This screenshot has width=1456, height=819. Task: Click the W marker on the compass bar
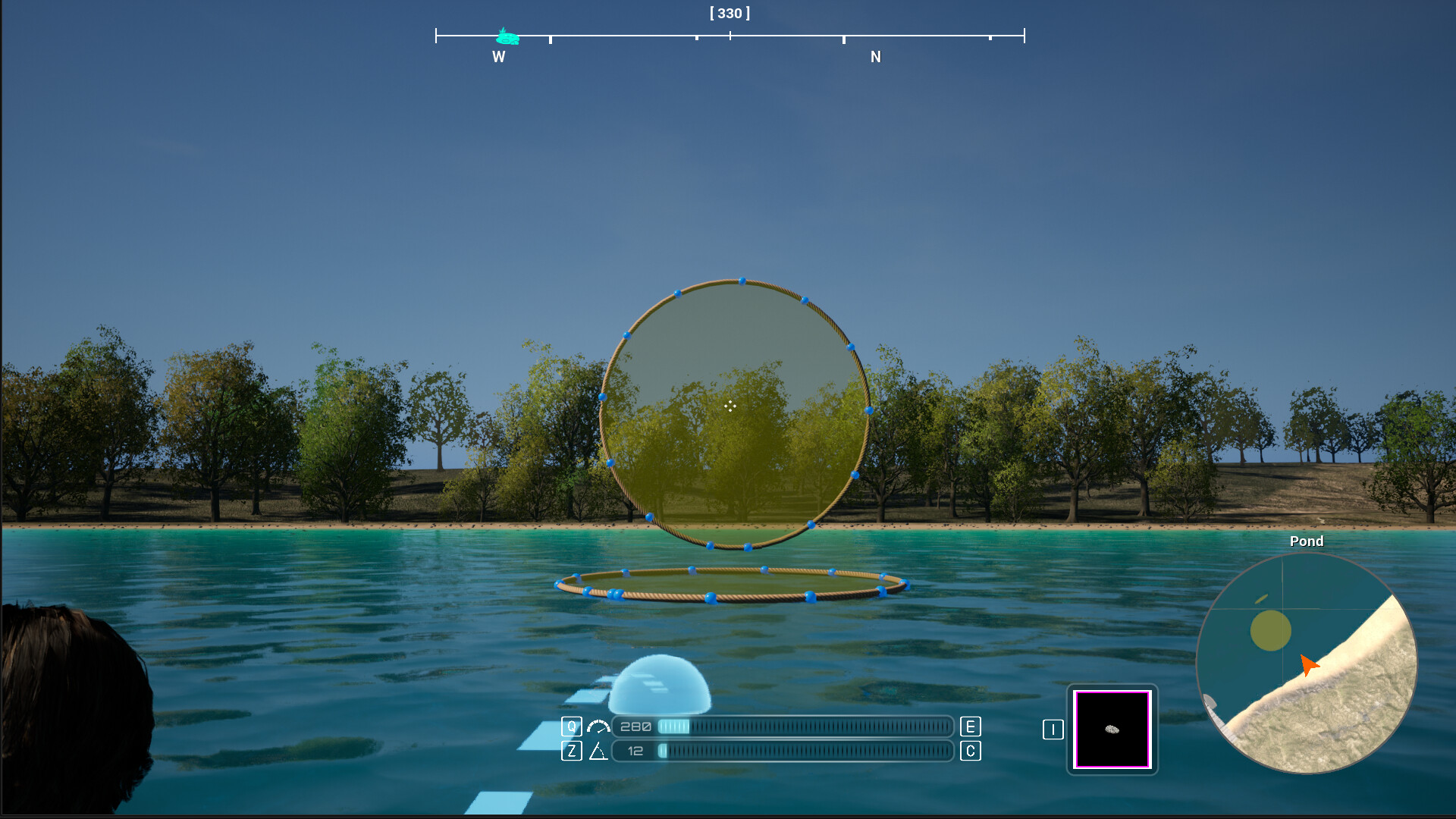(497, 57)
